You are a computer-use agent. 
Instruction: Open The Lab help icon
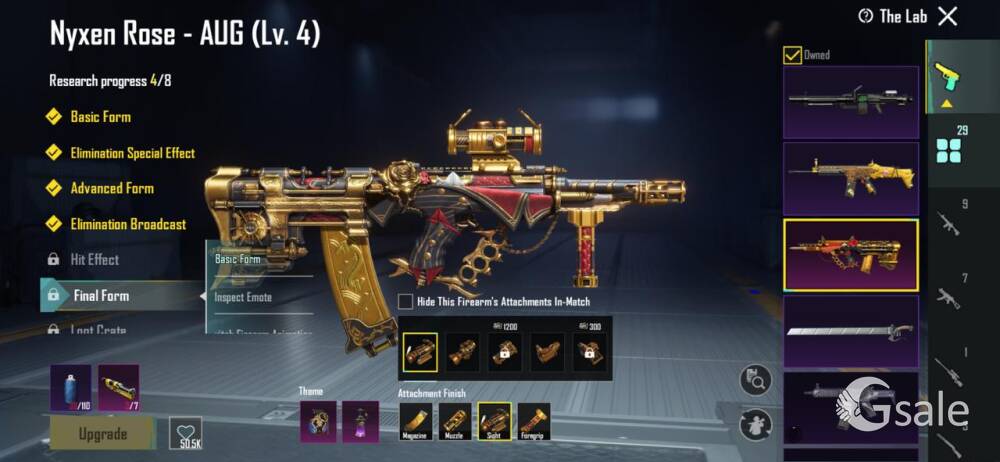pyautogui.click(x=866, y=16)
